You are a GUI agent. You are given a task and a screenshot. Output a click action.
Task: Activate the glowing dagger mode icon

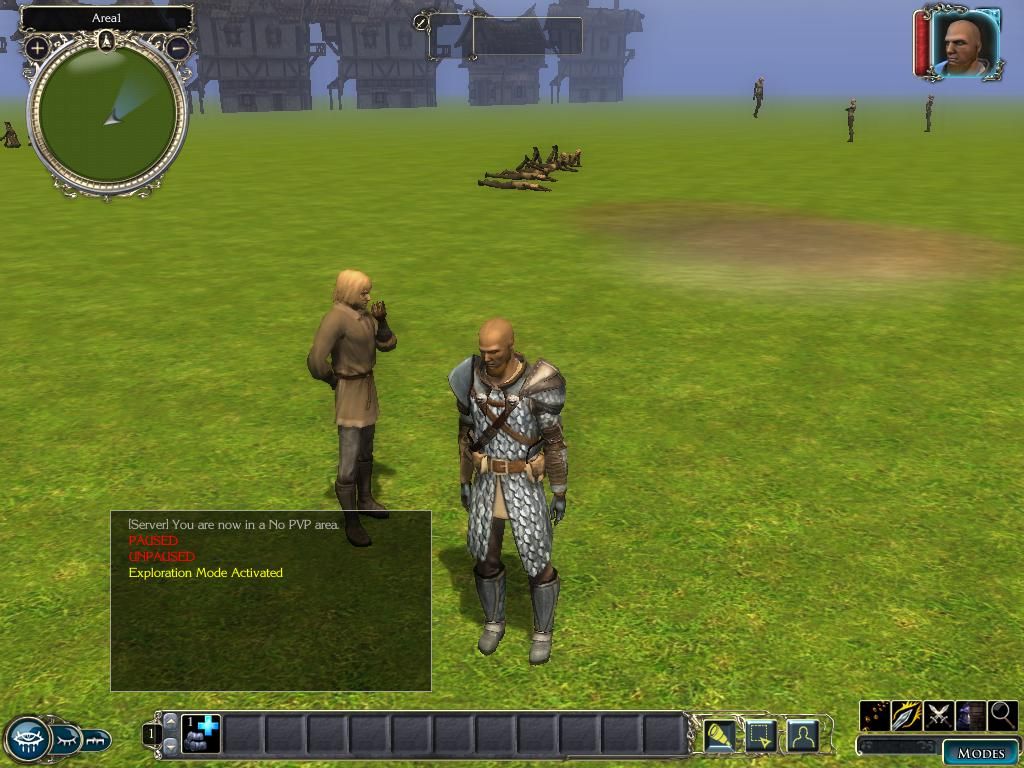907,715
